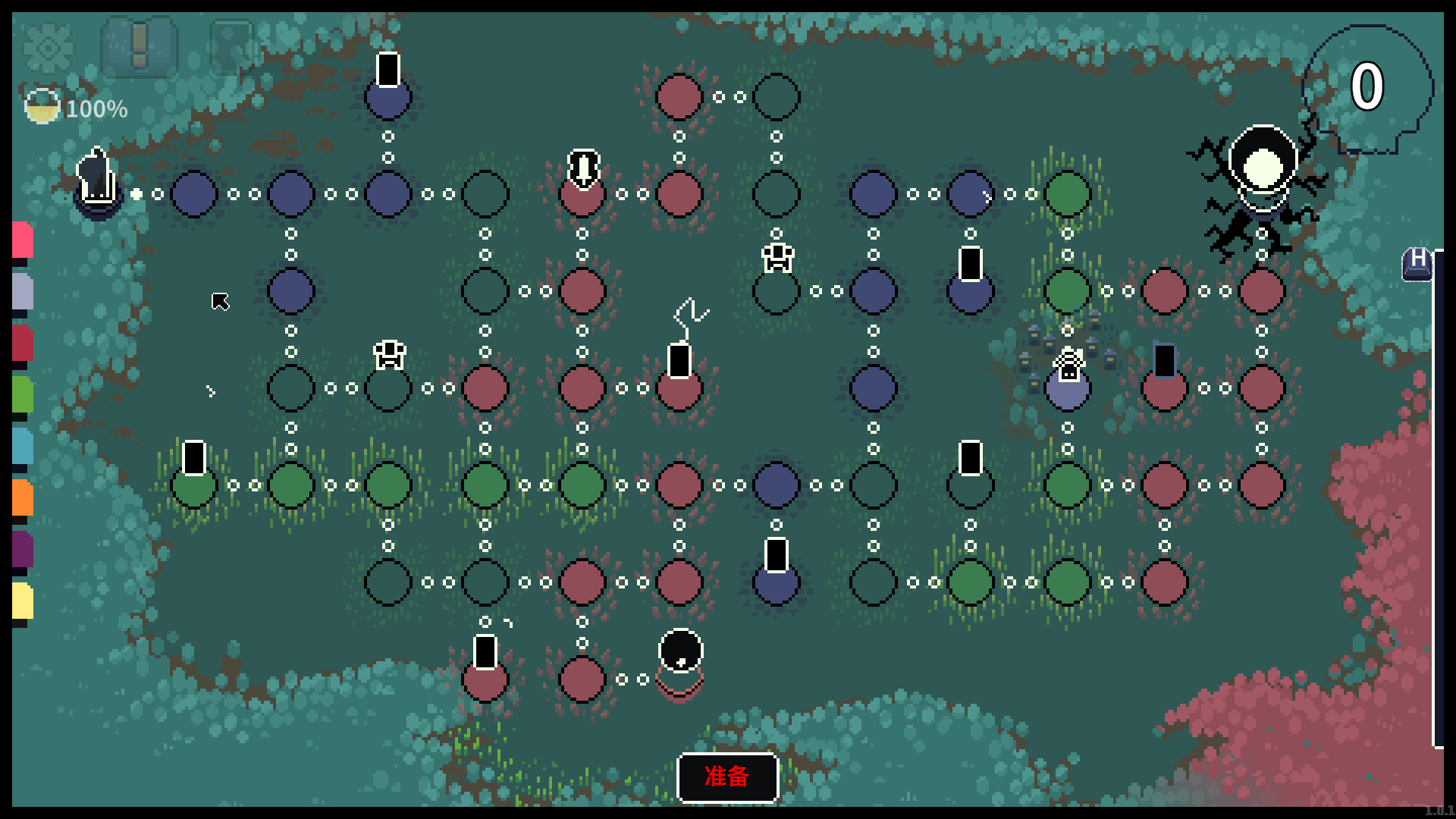Select the lavender tab on the left edge
Screen dimensions: 1456x819
tap(22, 291)
